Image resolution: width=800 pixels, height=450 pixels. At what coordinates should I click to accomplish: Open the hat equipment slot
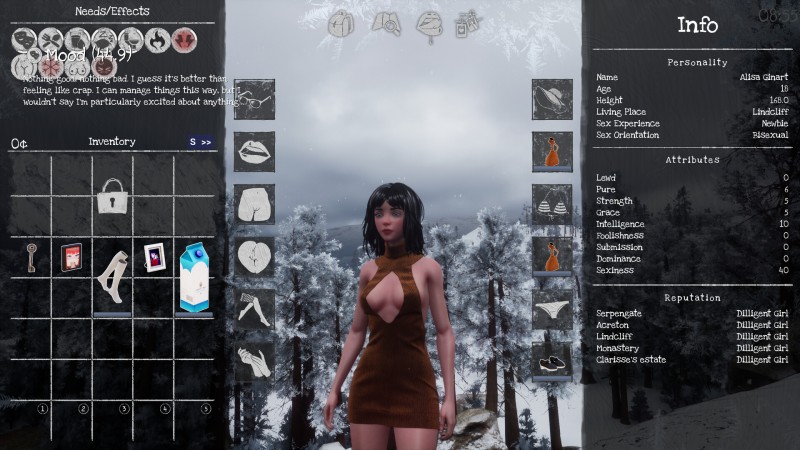coord(551,98)
